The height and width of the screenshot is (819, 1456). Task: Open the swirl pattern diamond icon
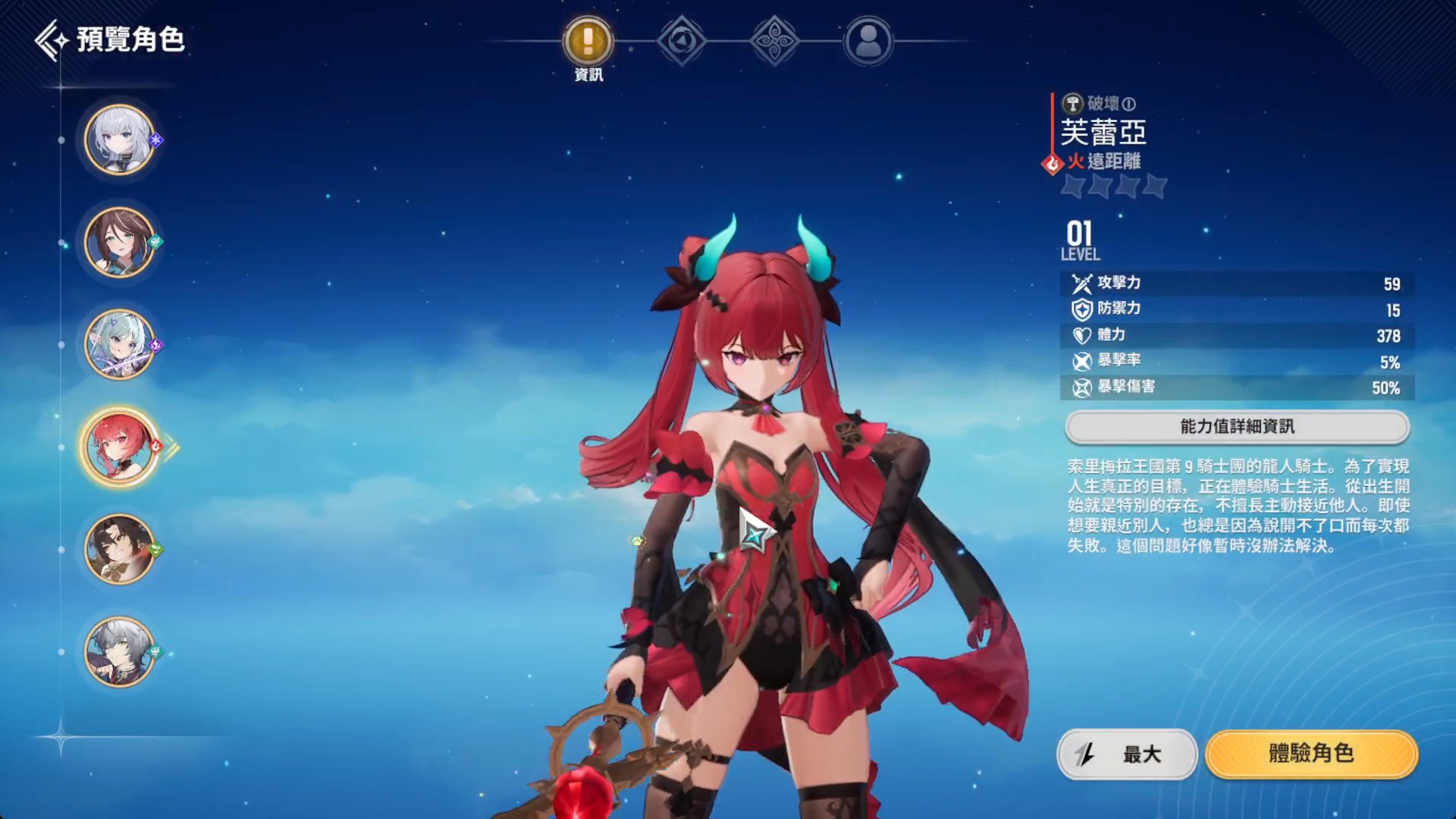pos(774,42)
